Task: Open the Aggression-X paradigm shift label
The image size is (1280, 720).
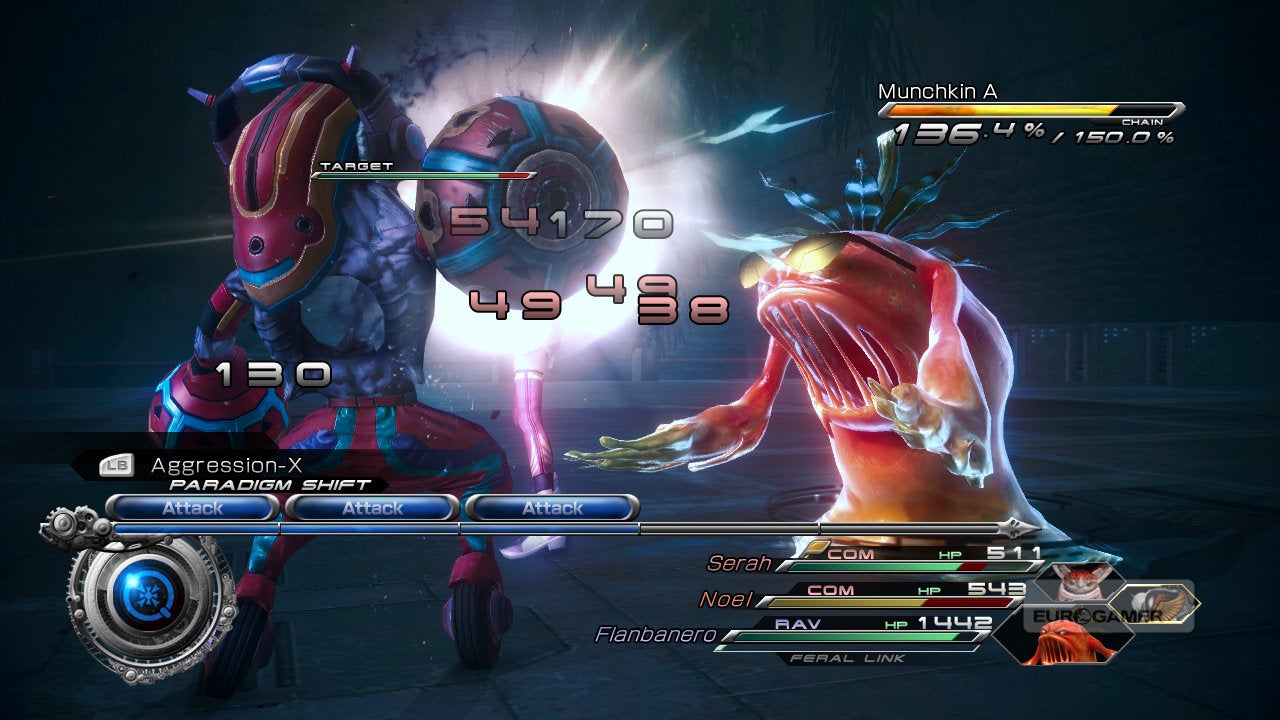Action: tap(226, 466)
